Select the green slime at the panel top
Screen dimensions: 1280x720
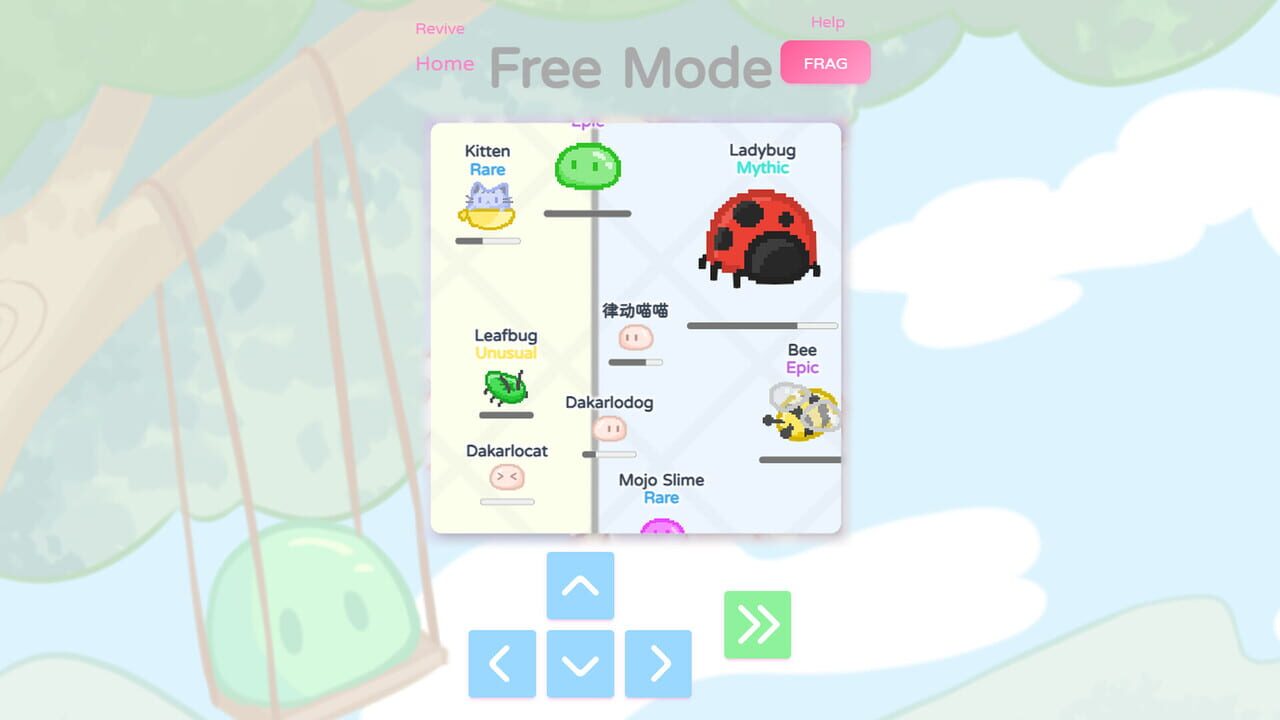coord(586,166)
